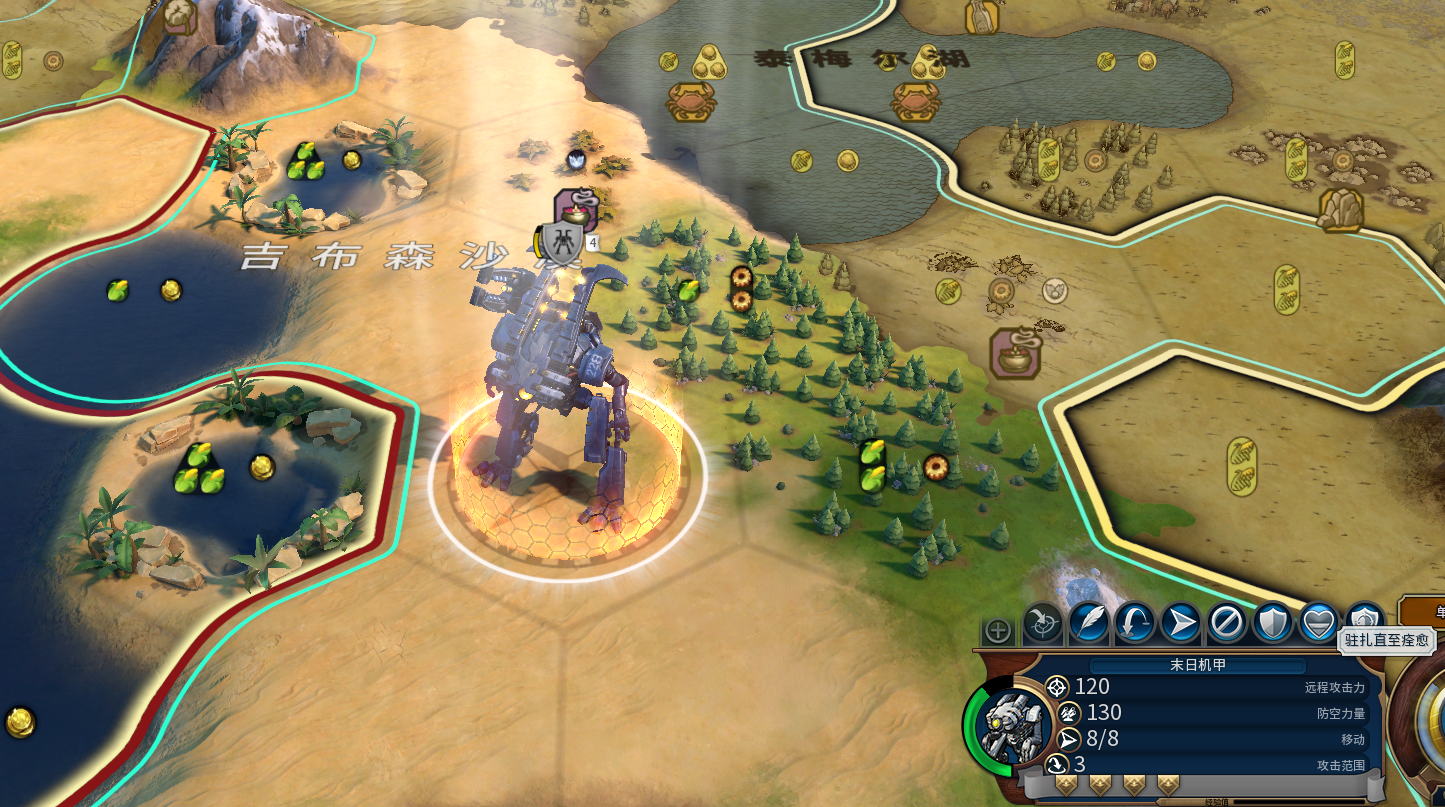Click the circle-slash skip action icon
1445x807 pixels.
[x=1227, y=623]
